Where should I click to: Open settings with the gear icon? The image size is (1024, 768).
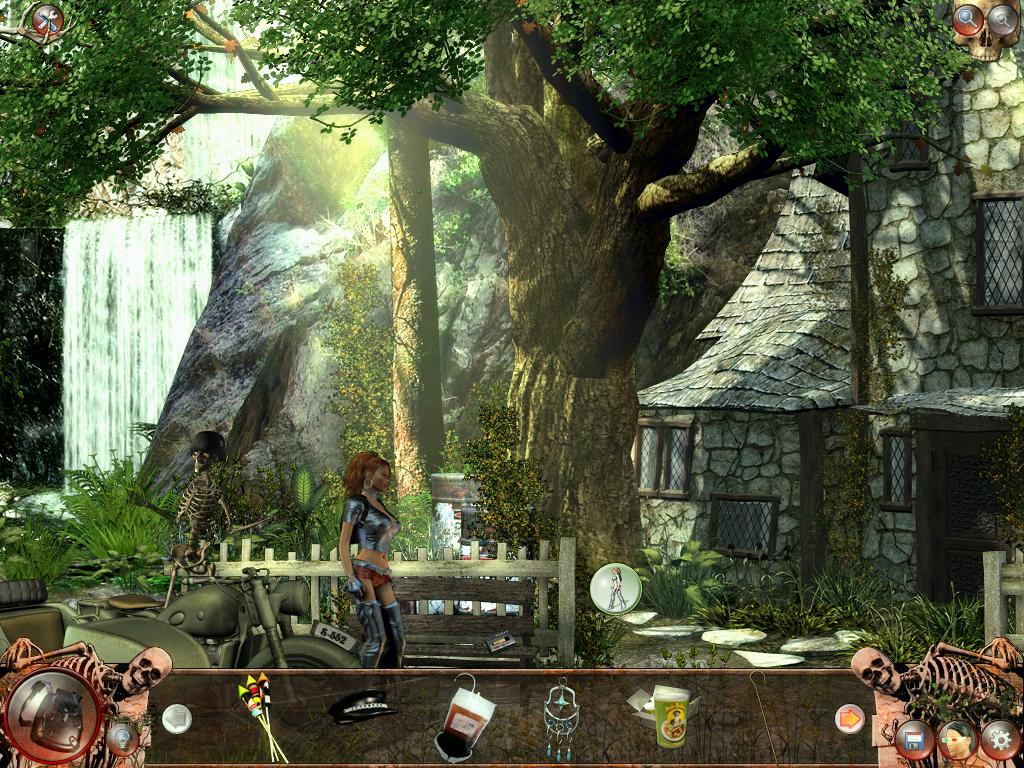tap(999, 740)
